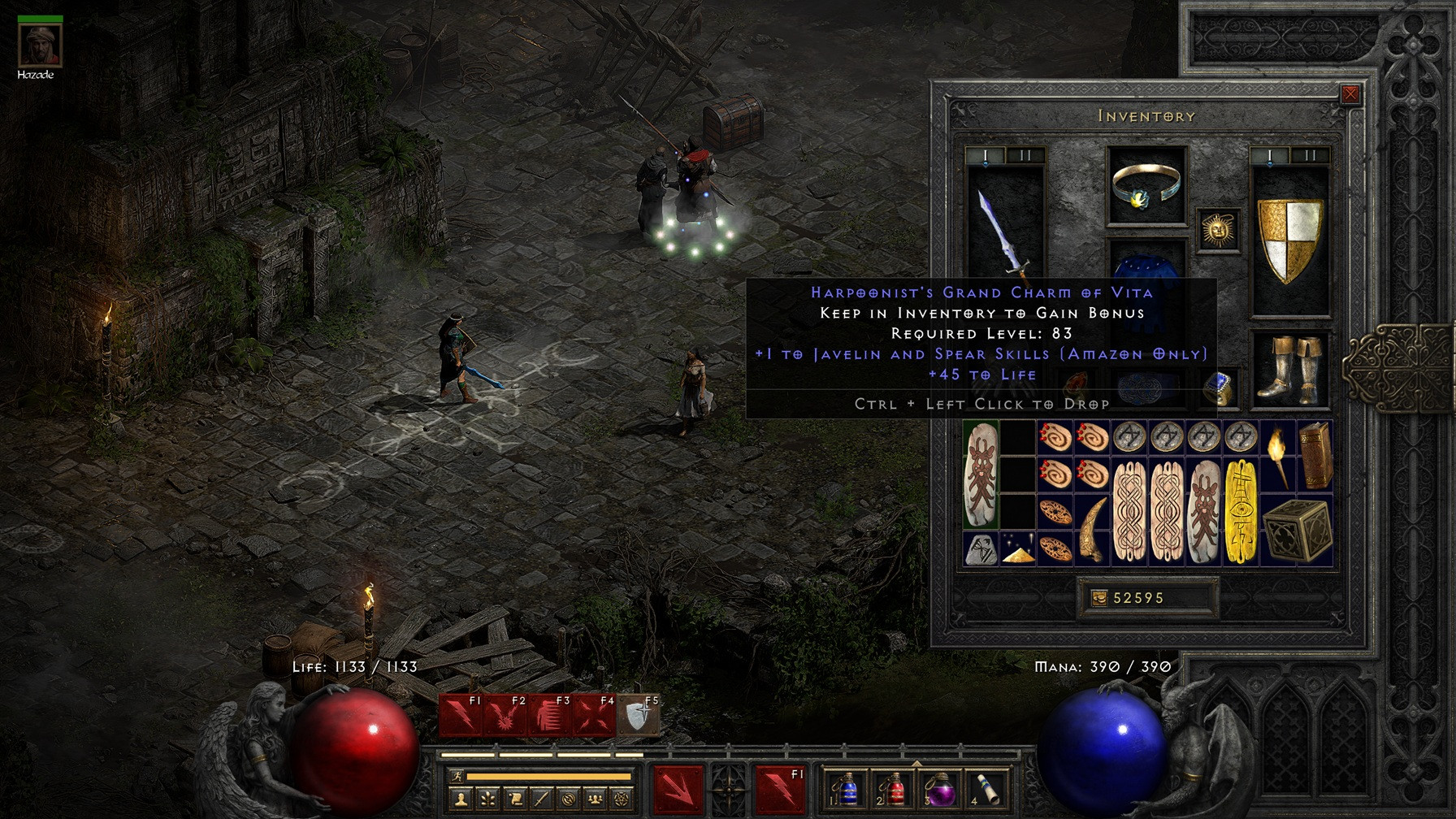
Task: Use the blue mana potion in belt
Action: 847,789
